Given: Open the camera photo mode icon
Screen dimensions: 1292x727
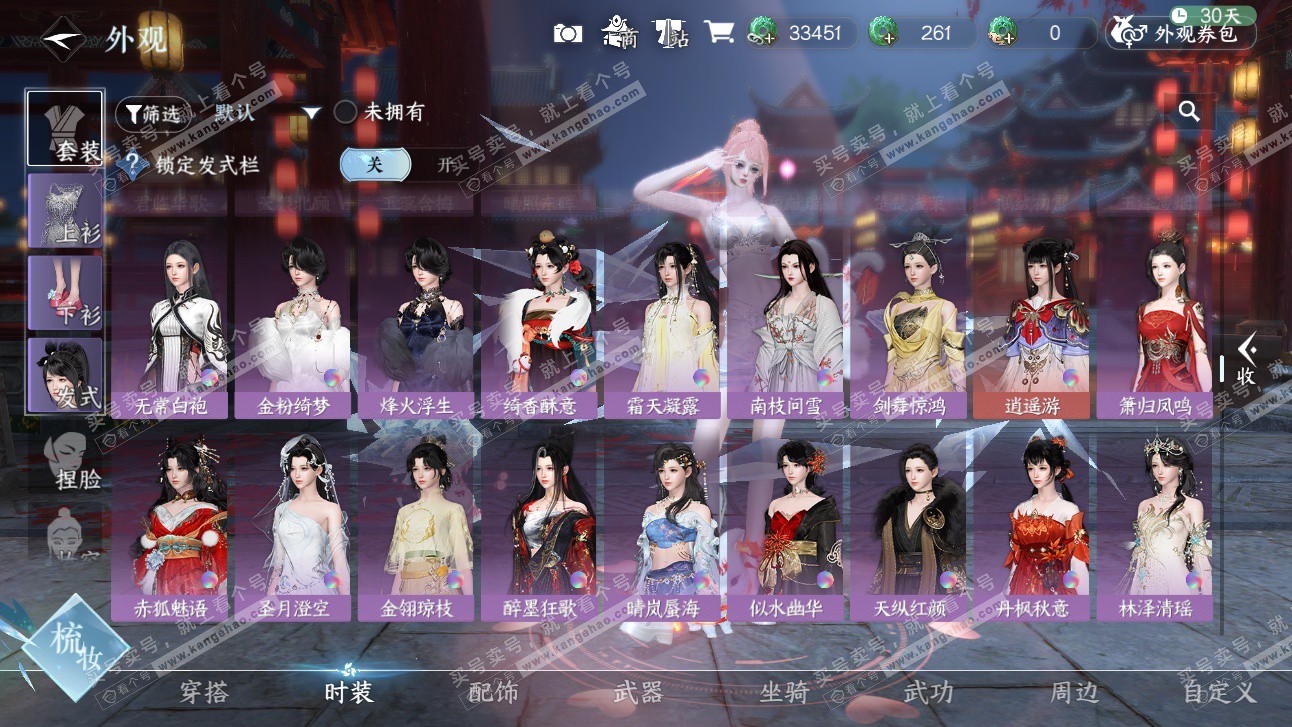Looking at the screenshot, I should tap(568, 33).
